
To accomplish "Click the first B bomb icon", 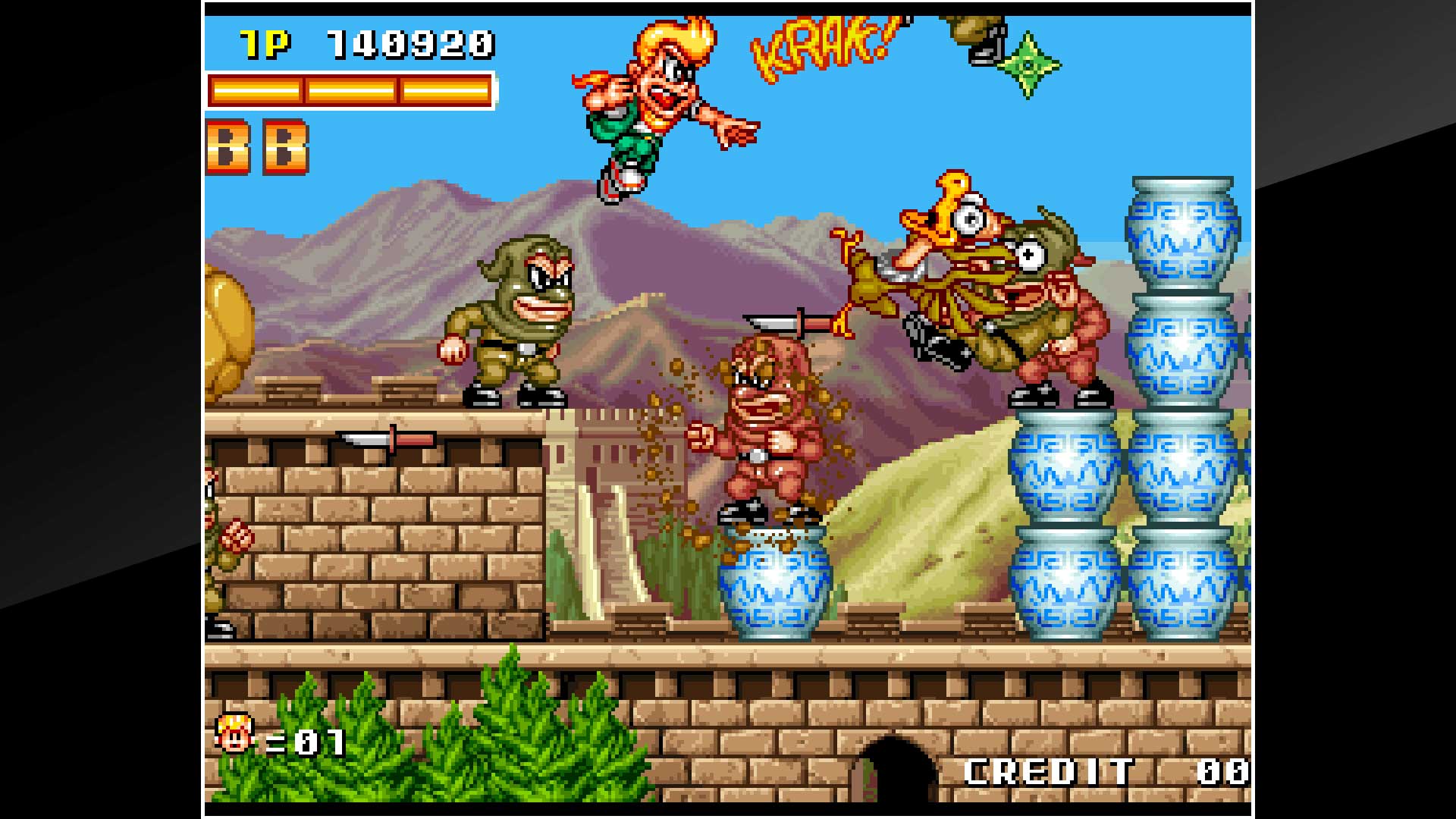I will [227, 144].
